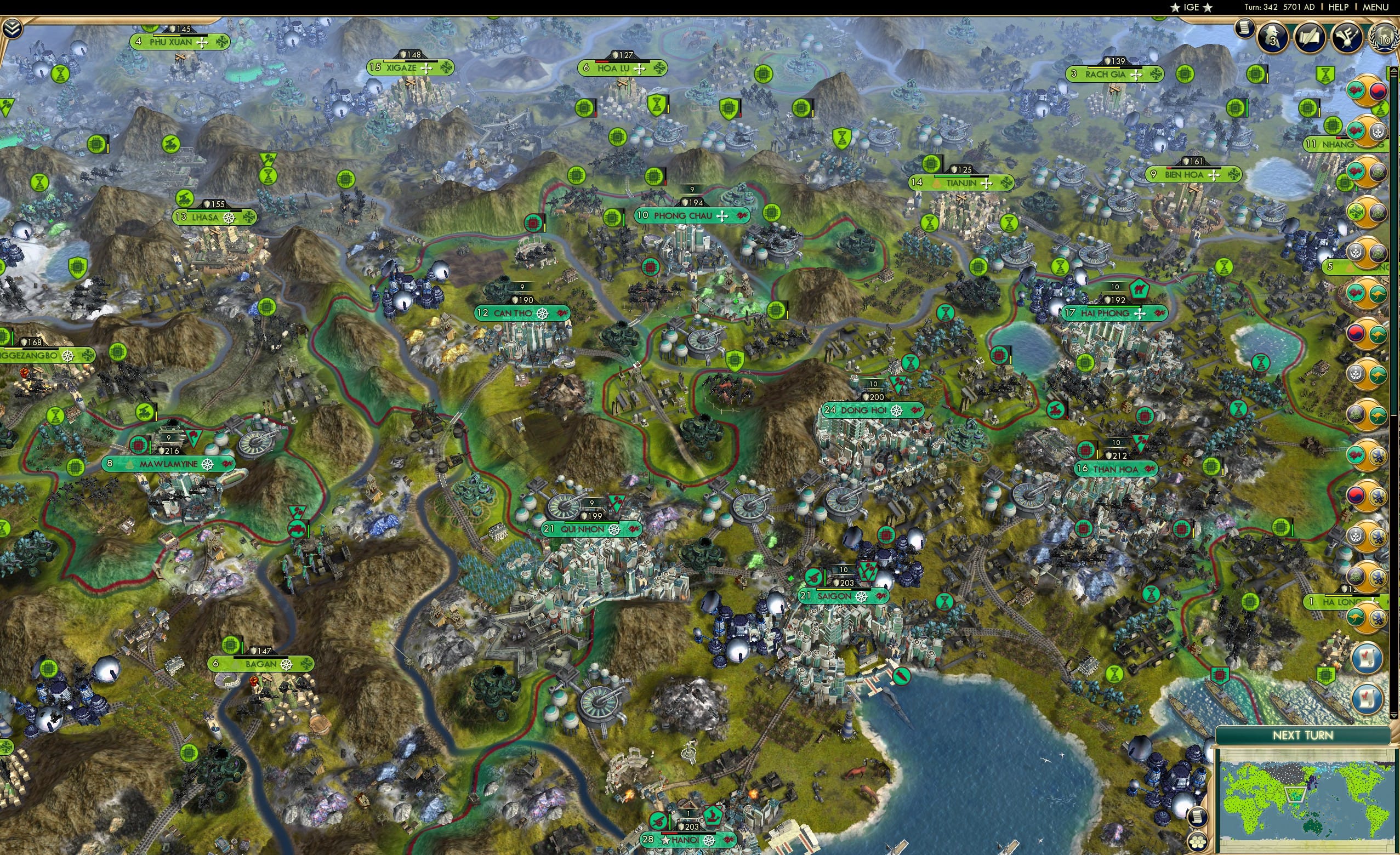The width and height of the screenshot is (1400, 855).
Task: Collapse the panel via the top-left double chevron
Action: point(12,29)
